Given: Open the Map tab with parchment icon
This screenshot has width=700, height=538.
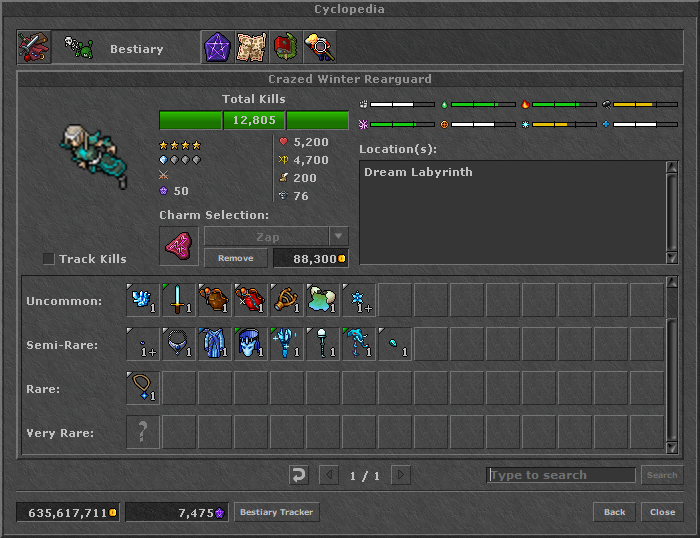Looking at the screenshot, I should 251,48.
